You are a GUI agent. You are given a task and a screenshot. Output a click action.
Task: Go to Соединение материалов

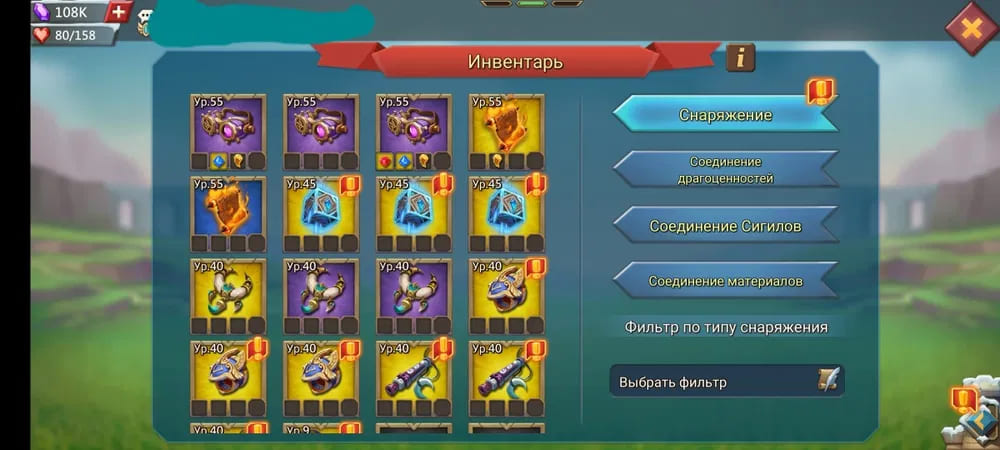[x=725, y=281]
